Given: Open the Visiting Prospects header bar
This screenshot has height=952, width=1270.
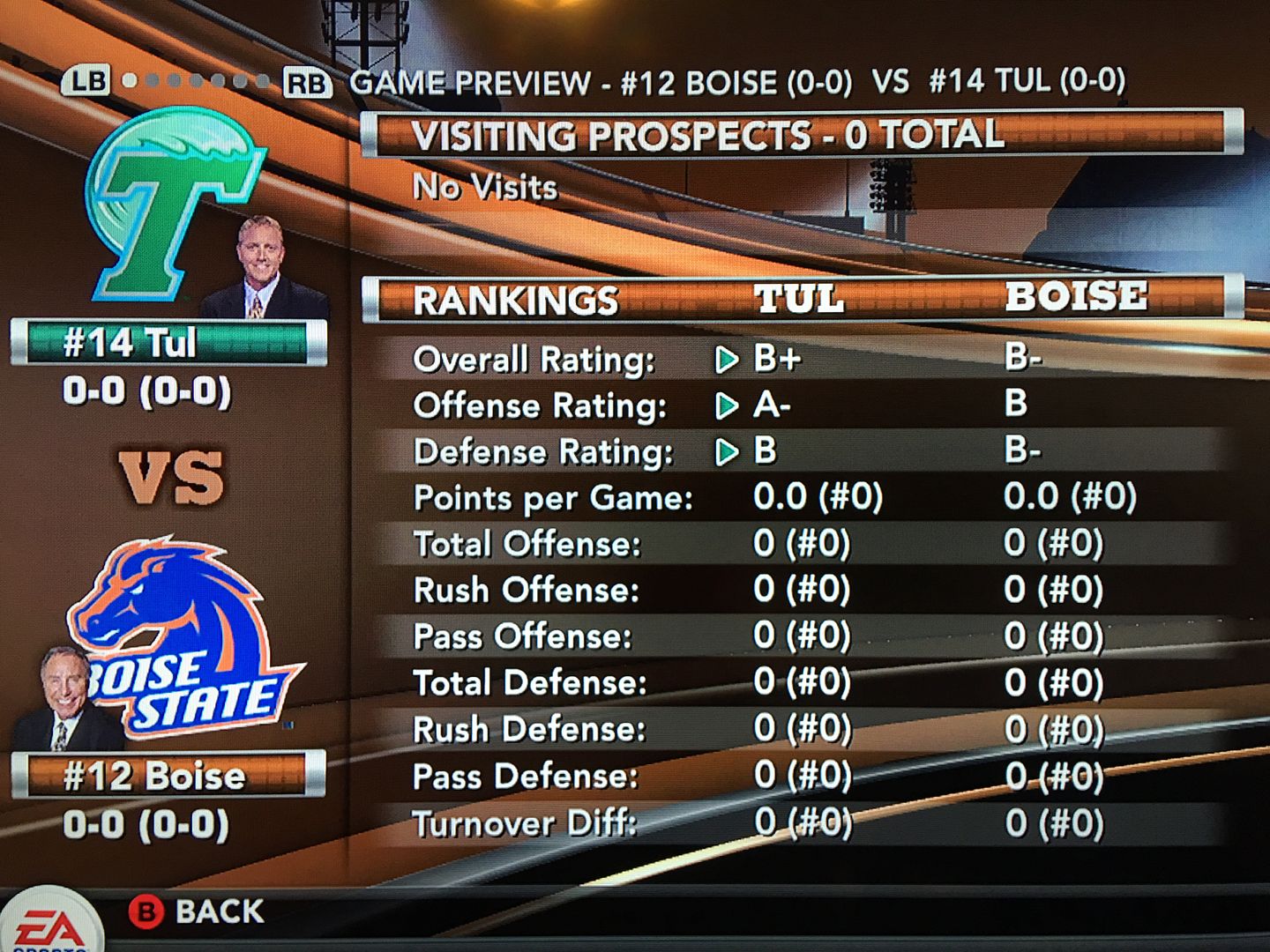Looking at the screenshot, I should (801, 136).
